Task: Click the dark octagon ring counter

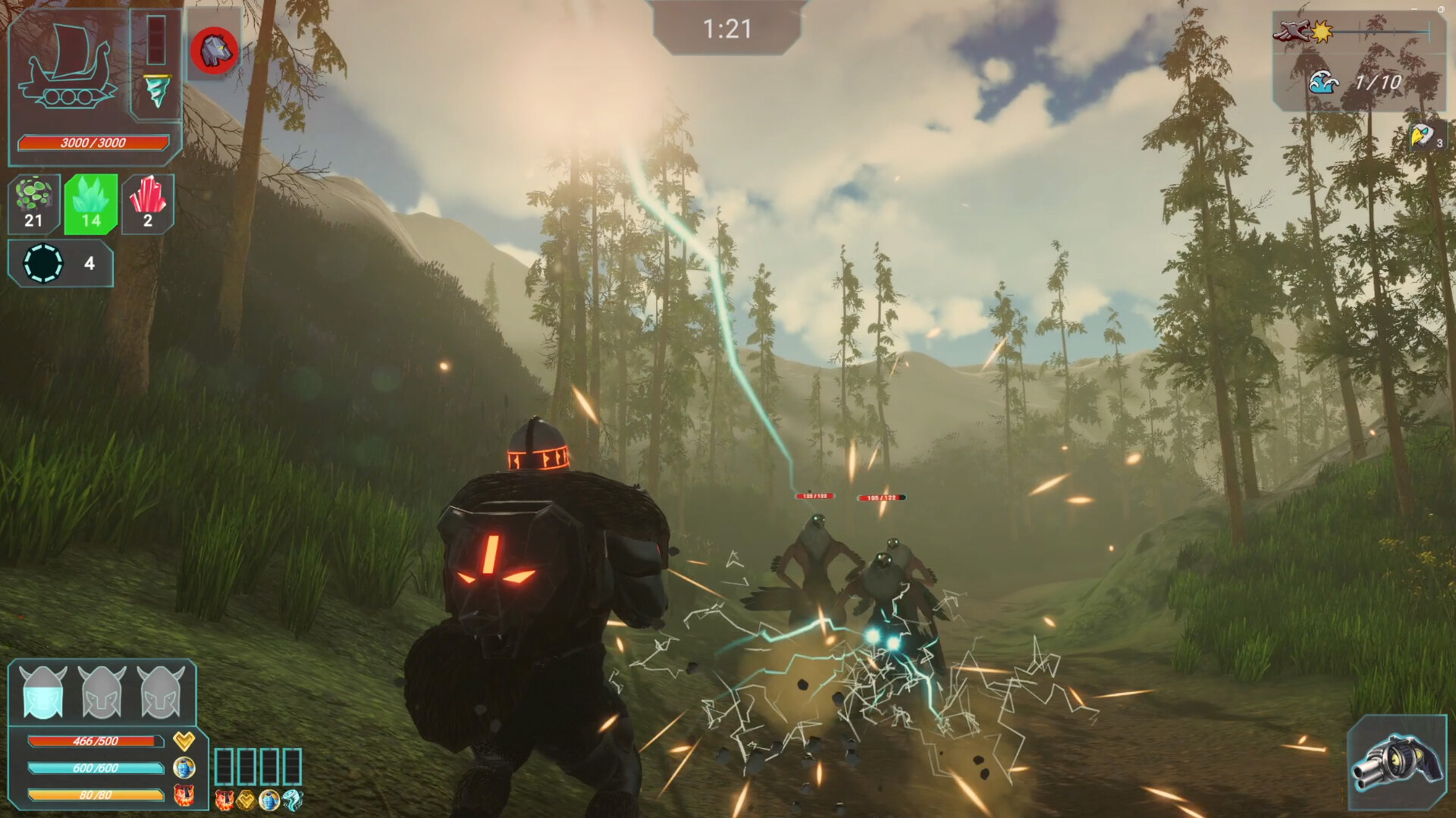Action: [x=43, y=263]
